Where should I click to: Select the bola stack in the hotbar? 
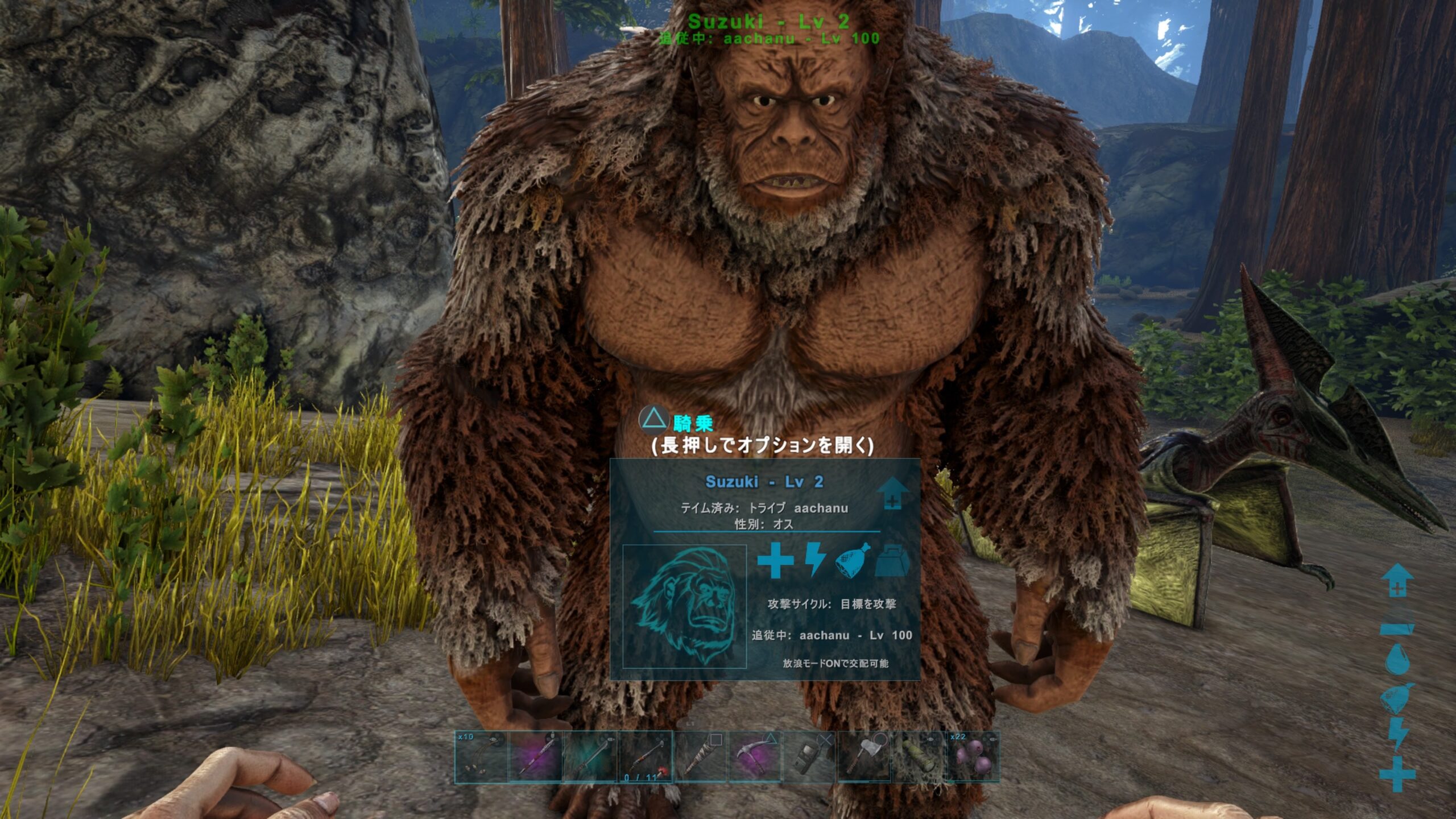(x=481, y=757)
